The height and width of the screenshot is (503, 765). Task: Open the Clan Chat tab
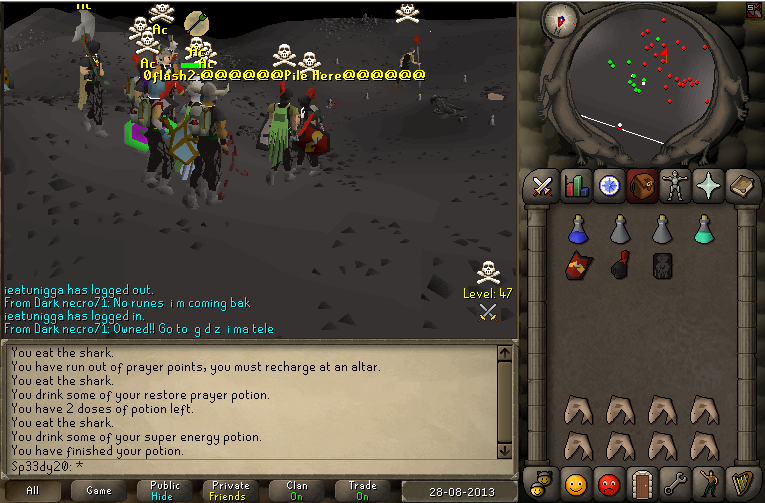click(543, 483)
